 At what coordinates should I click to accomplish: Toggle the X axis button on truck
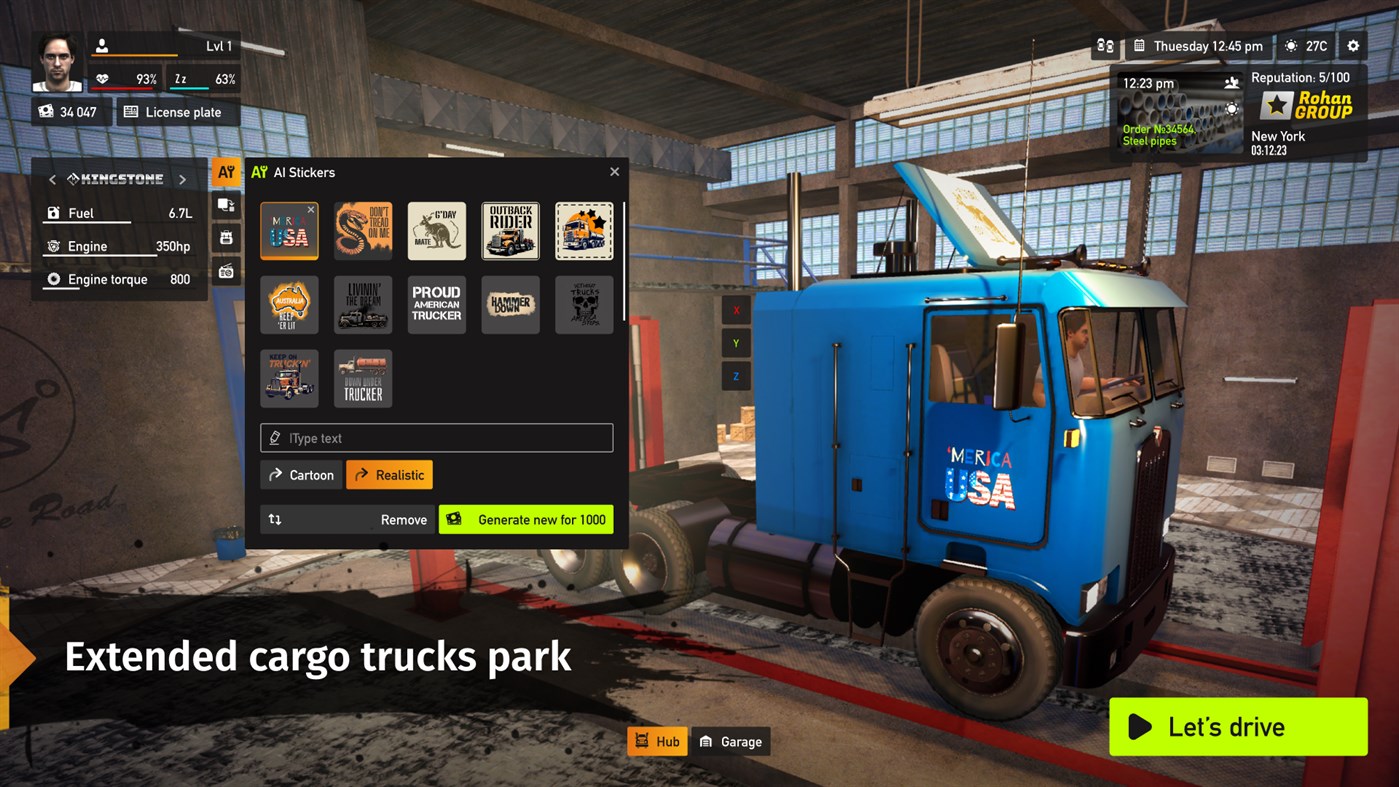[736, 310]
